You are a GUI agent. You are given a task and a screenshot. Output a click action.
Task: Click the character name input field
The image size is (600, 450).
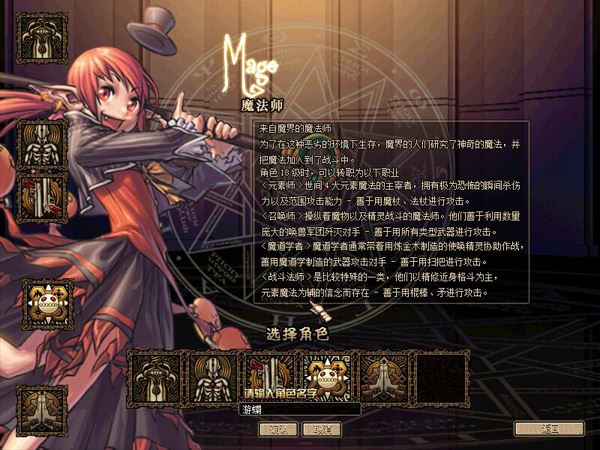(299, 409)
